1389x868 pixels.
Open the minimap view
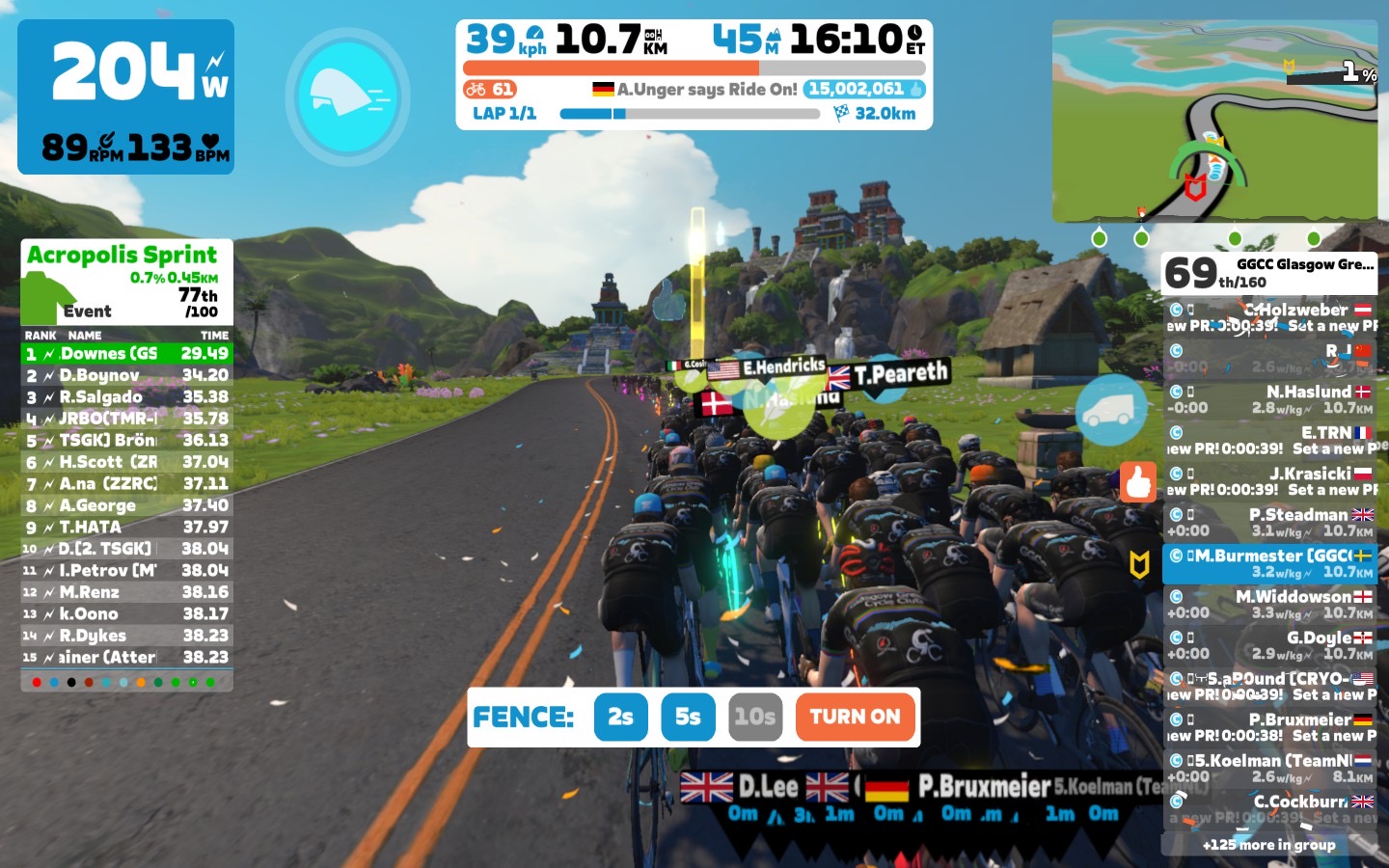[1213, 121]
